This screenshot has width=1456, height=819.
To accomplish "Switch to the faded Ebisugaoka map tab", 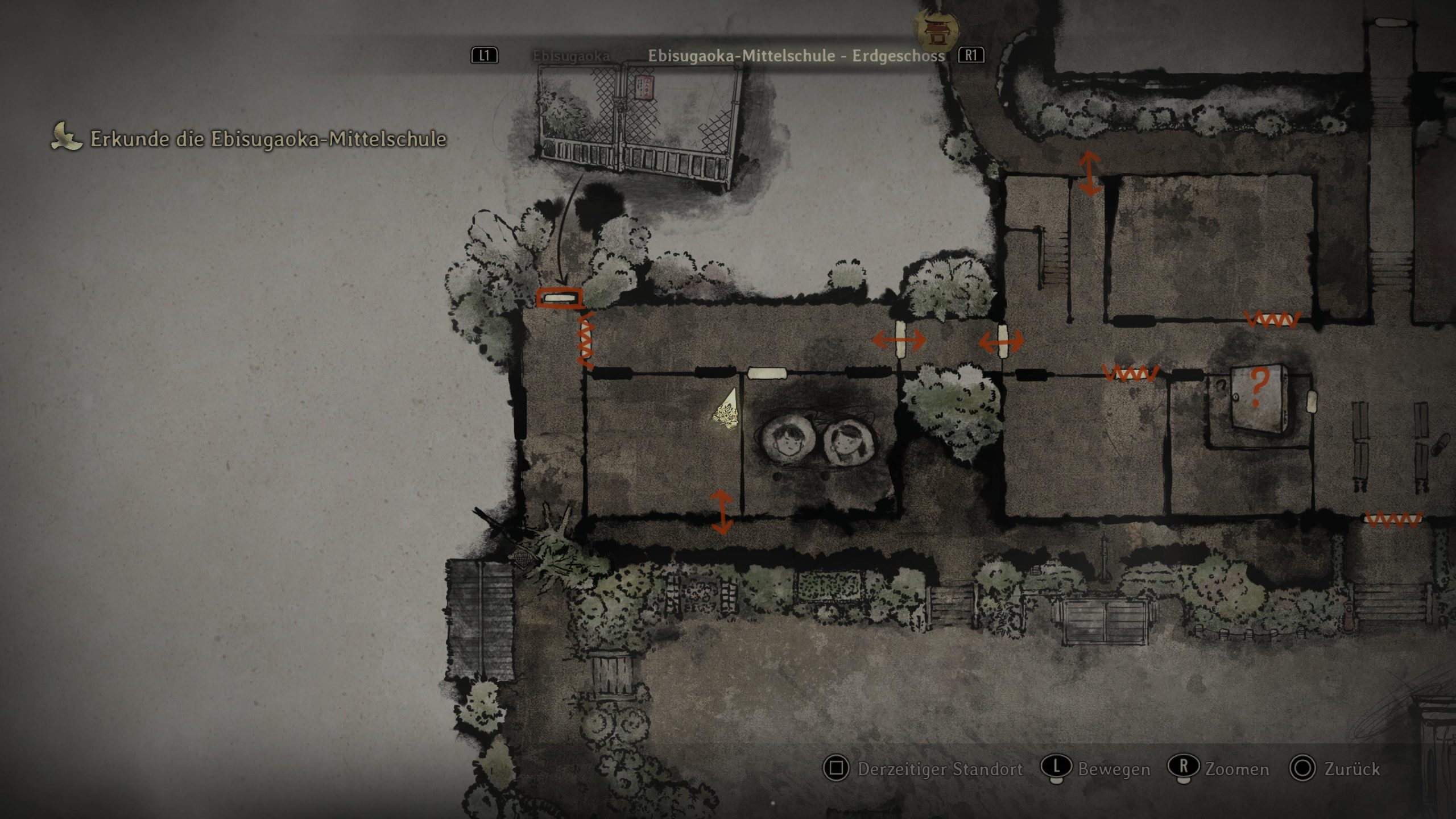I will coord(570,56).
